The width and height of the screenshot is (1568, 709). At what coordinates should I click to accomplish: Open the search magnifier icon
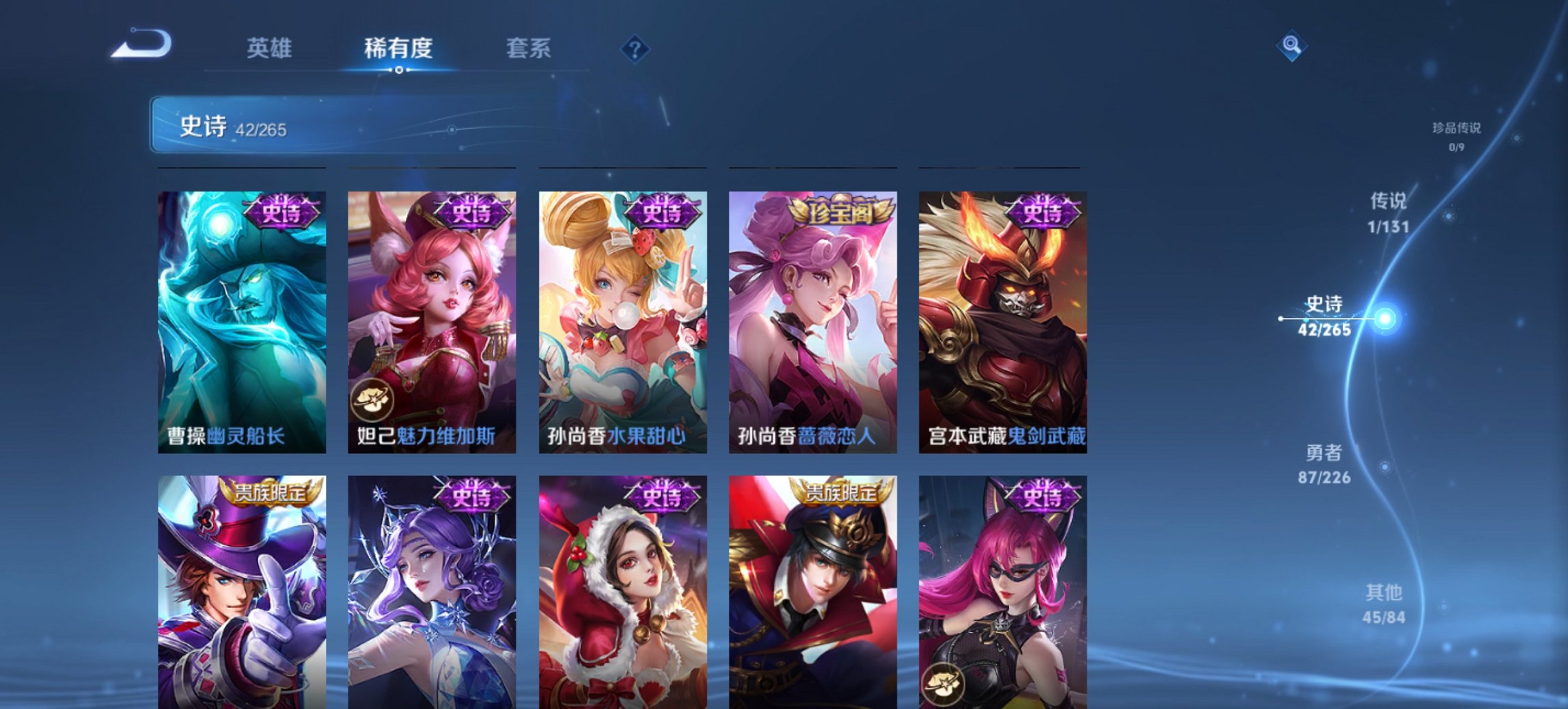[x=1290, y=46]
